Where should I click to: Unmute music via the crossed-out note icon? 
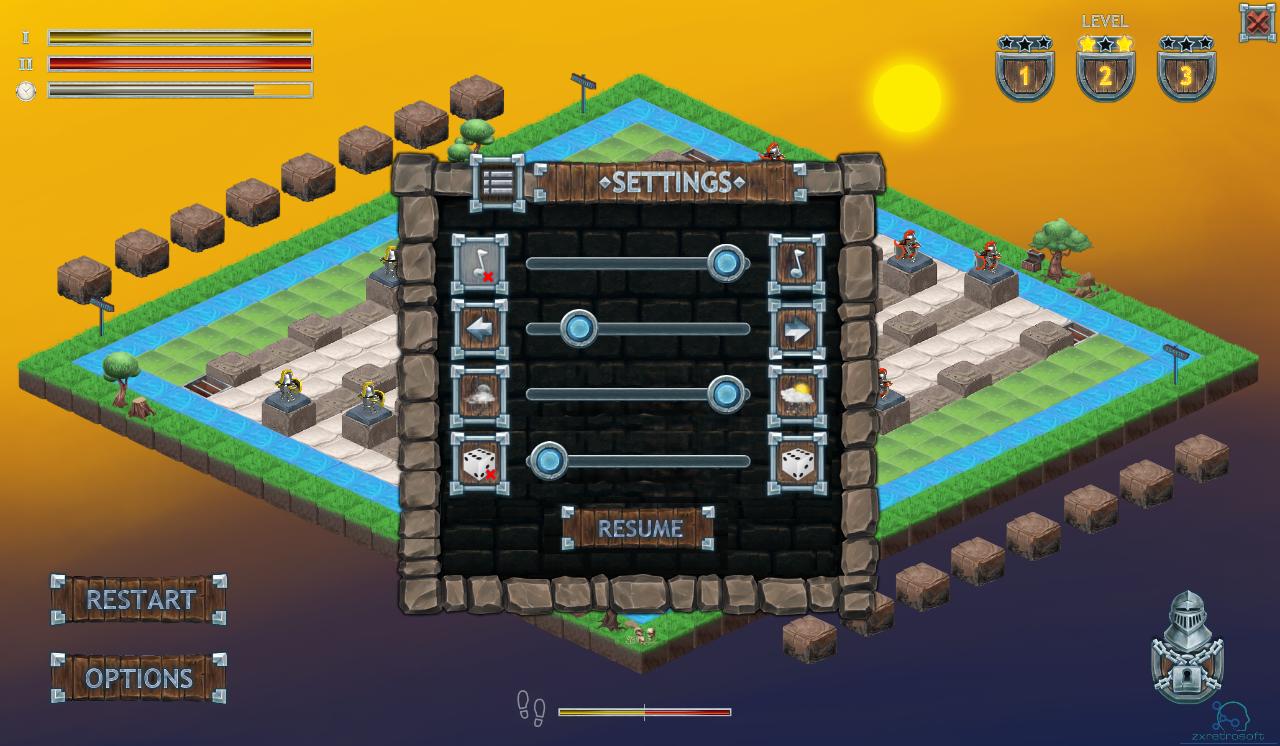[477, 263]
